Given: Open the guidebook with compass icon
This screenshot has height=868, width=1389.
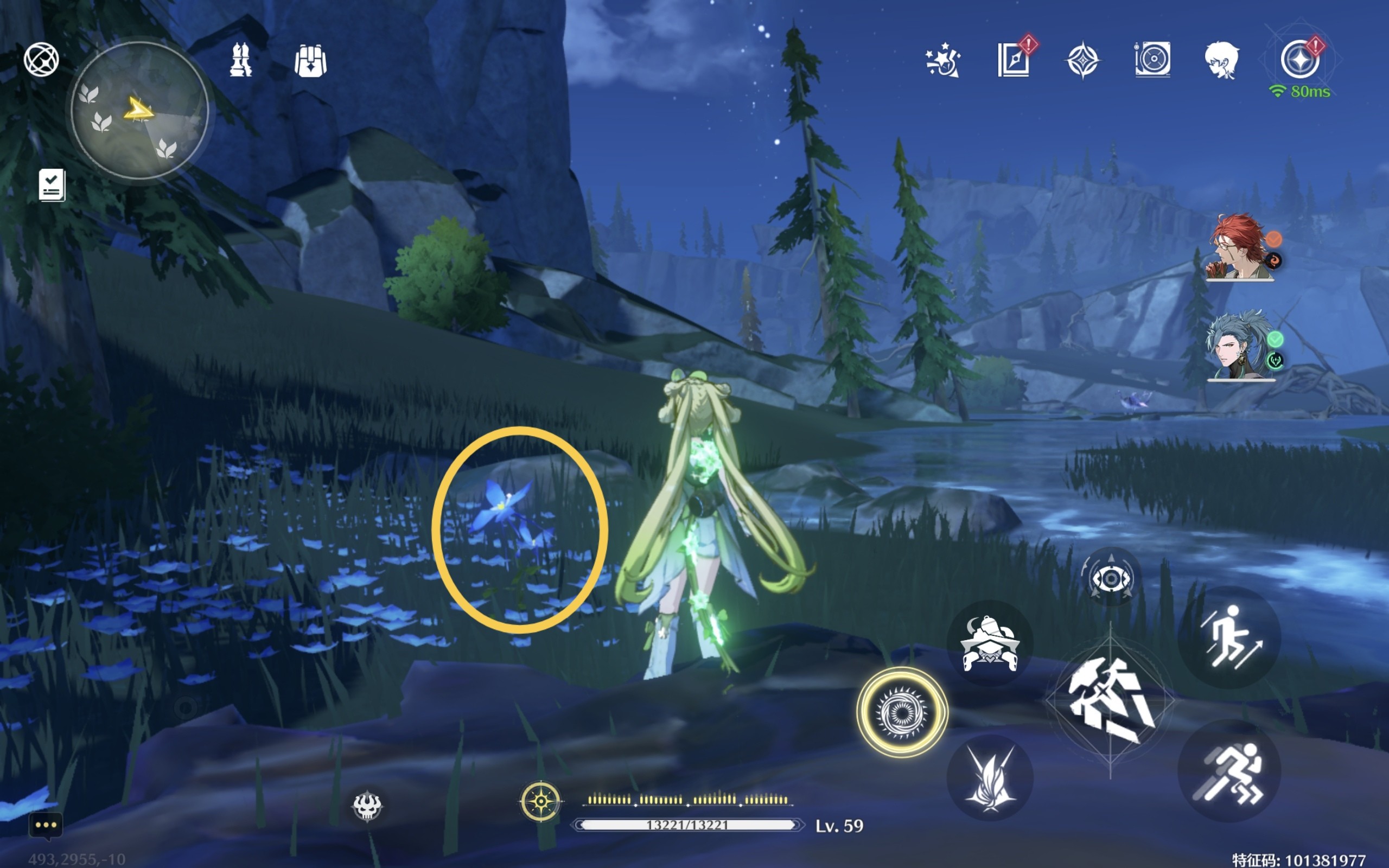Looking at the screenshot, I should click(1013, 60).
